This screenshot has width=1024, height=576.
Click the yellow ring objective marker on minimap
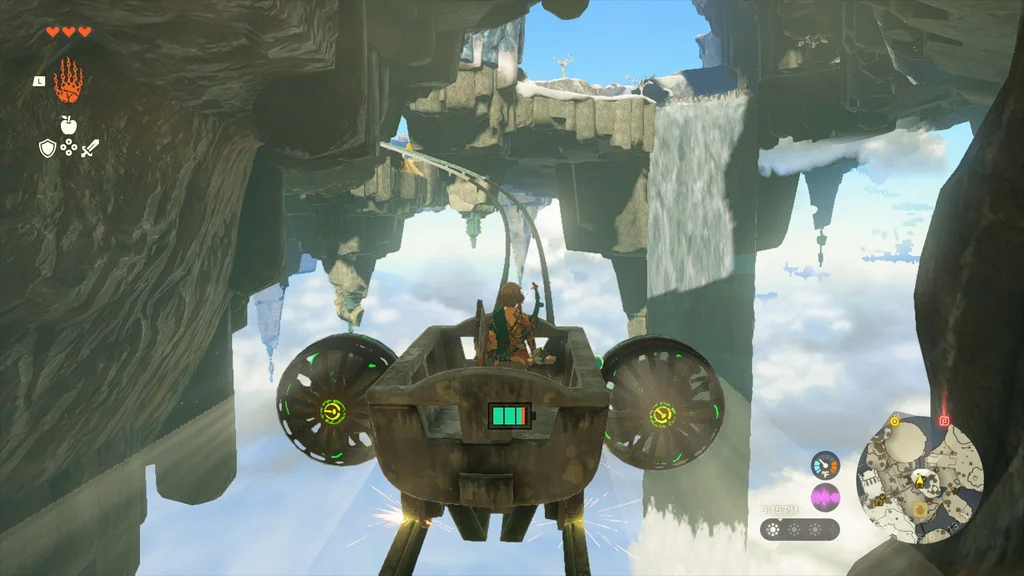(894, 422)
